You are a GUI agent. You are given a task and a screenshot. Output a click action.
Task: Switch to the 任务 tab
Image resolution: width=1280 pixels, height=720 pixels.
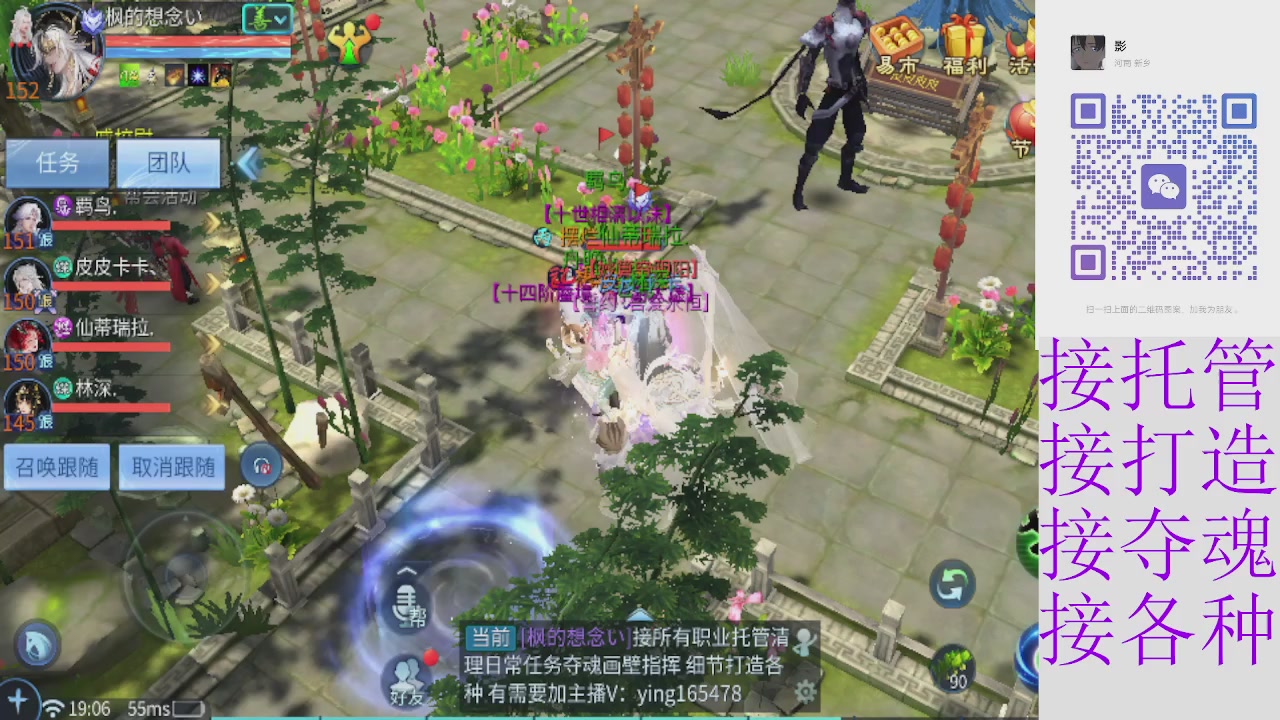click(x=57, y=163)
